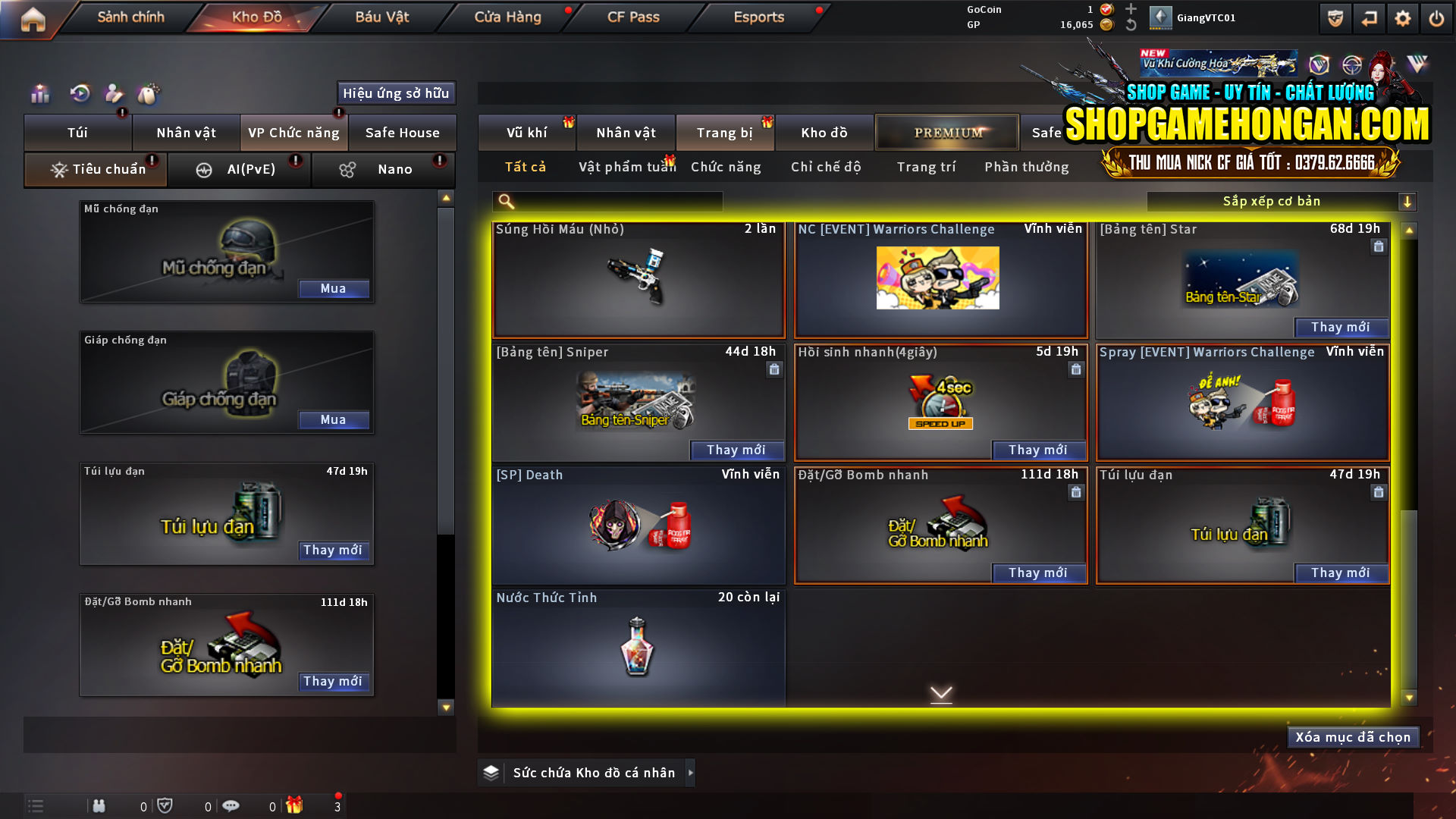
Task: Click Xóa mục đã chọn button
Action: pos(1353,736)
